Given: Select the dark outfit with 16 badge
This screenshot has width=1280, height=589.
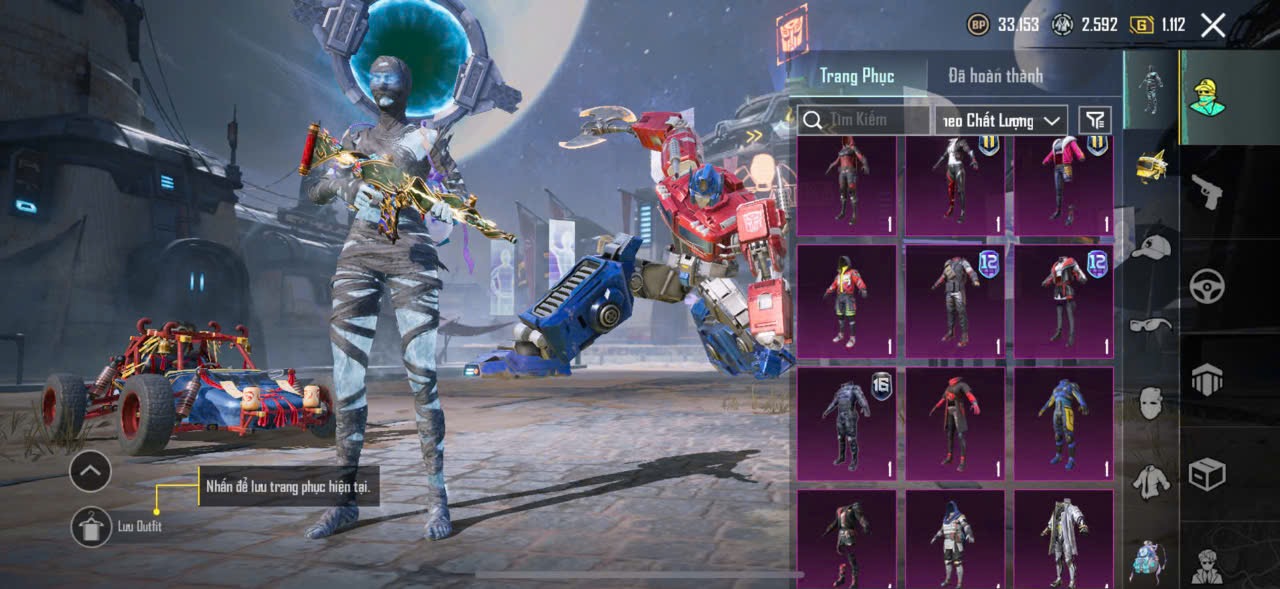Looking at the screenshot, I should pos(847,424).
